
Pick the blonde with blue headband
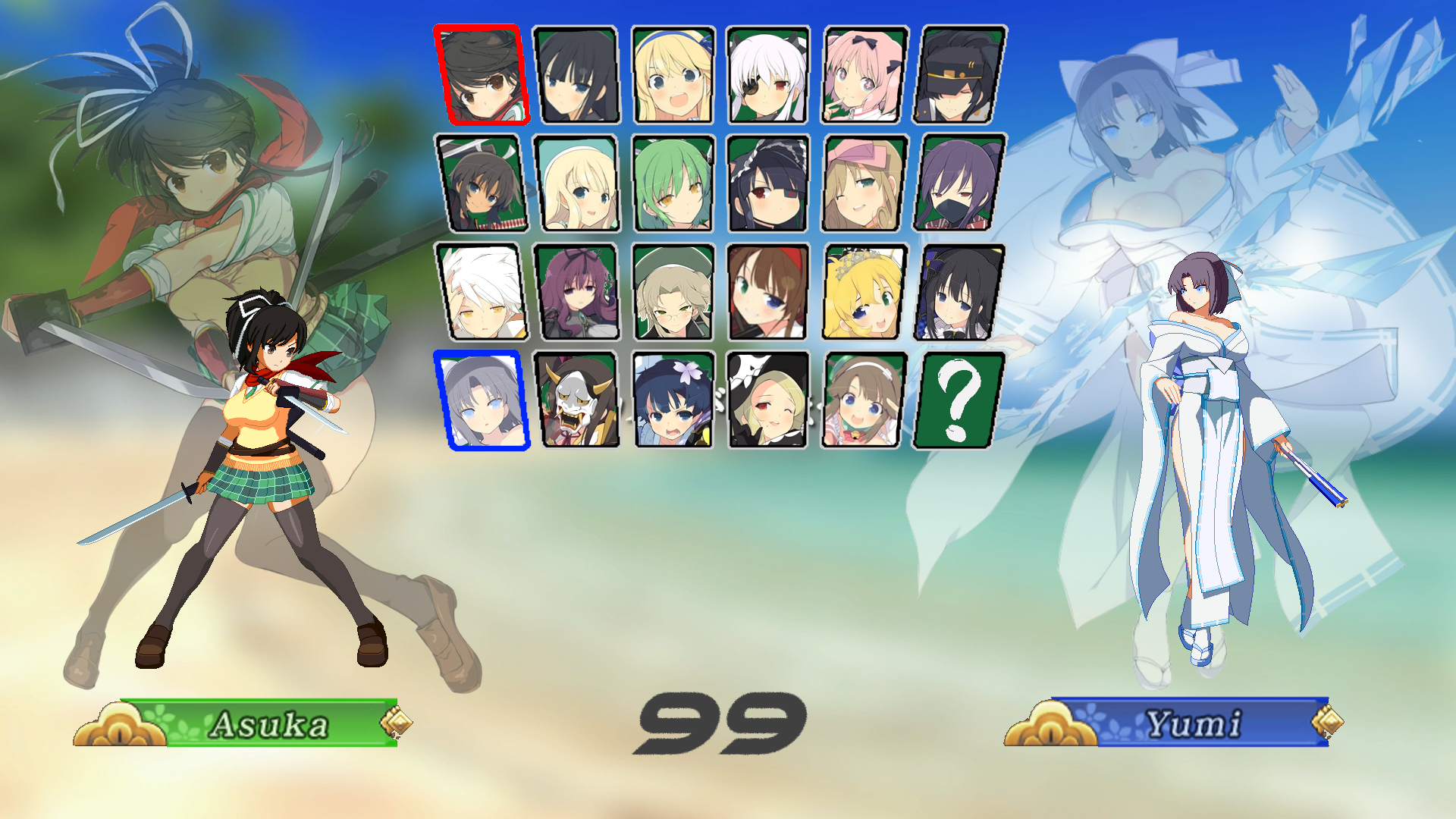click(673, 74)
